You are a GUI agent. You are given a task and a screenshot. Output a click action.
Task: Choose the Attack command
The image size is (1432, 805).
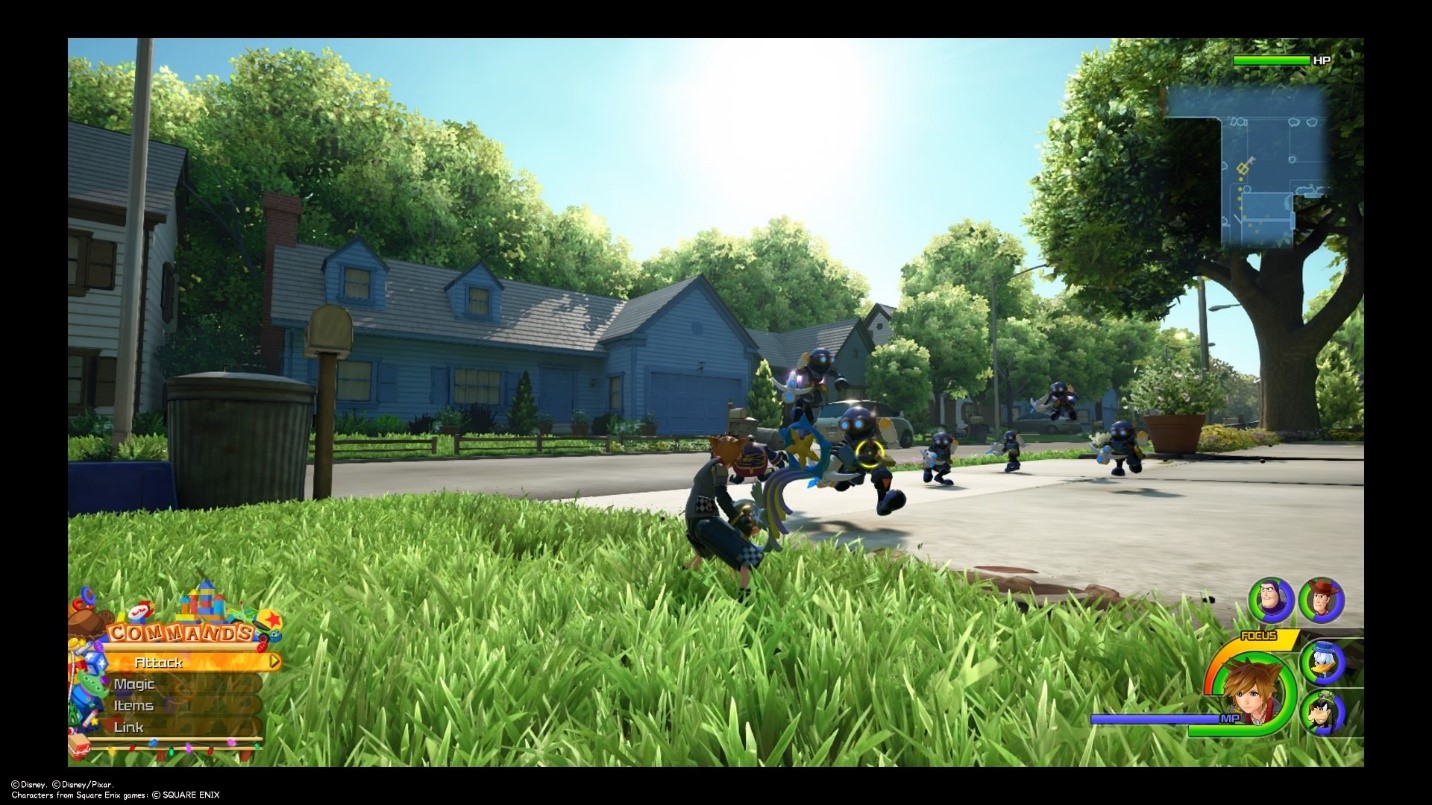point(160,662)
